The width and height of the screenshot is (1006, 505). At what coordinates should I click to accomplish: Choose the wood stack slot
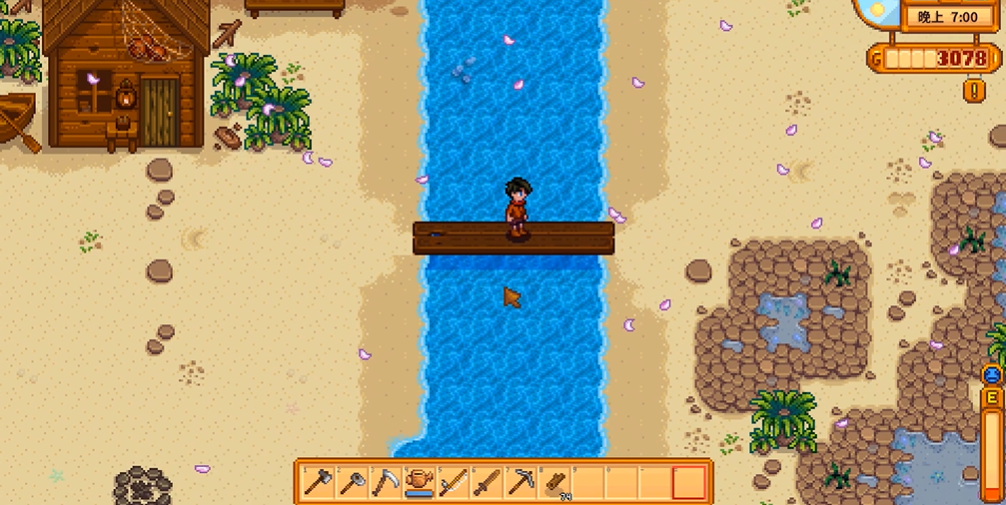pos(555,482)
